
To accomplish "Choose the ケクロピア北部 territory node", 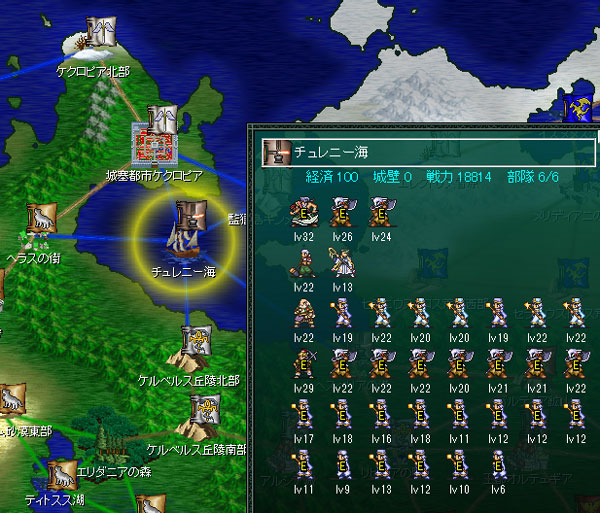I will 100,37.
